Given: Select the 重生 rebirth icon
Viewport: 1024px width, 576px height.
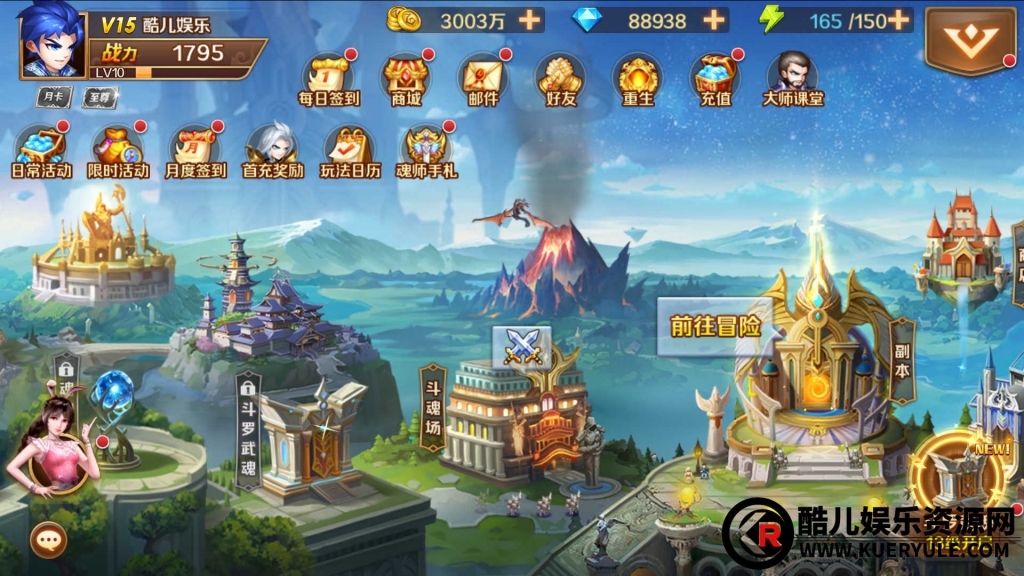Looking at the screenshot, I should point(637,76).
